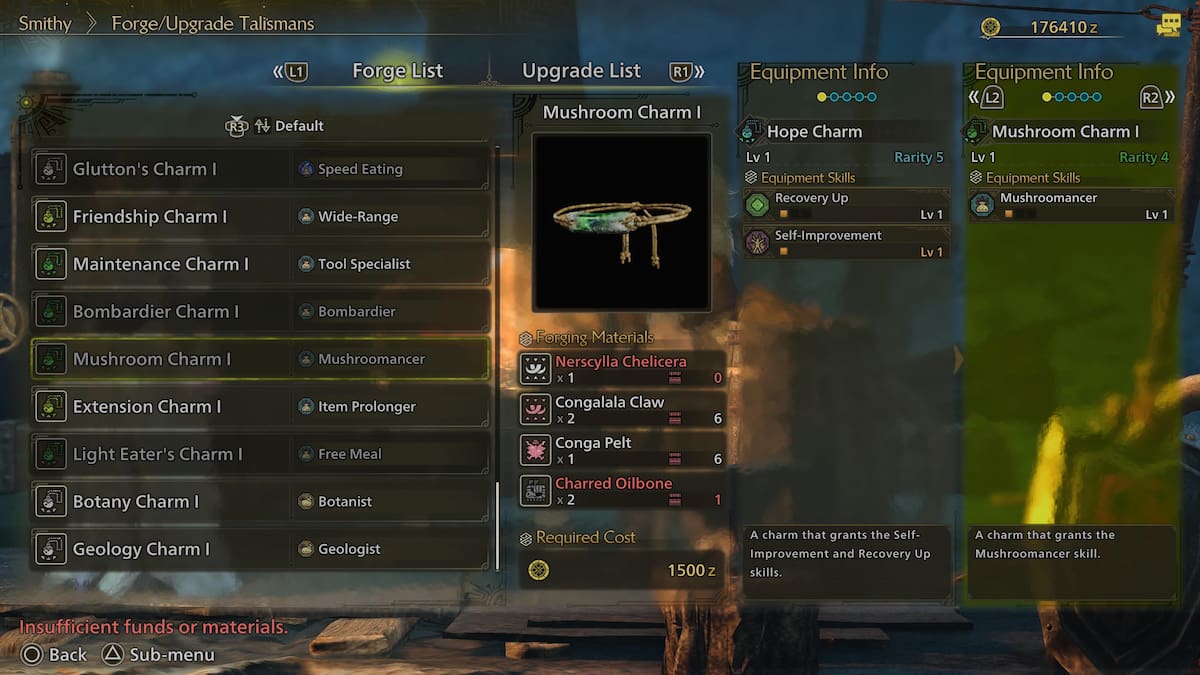Screen dimensions: 1200x675
Task: Switch to the Upgrade List tab
Action: [581, 71]
